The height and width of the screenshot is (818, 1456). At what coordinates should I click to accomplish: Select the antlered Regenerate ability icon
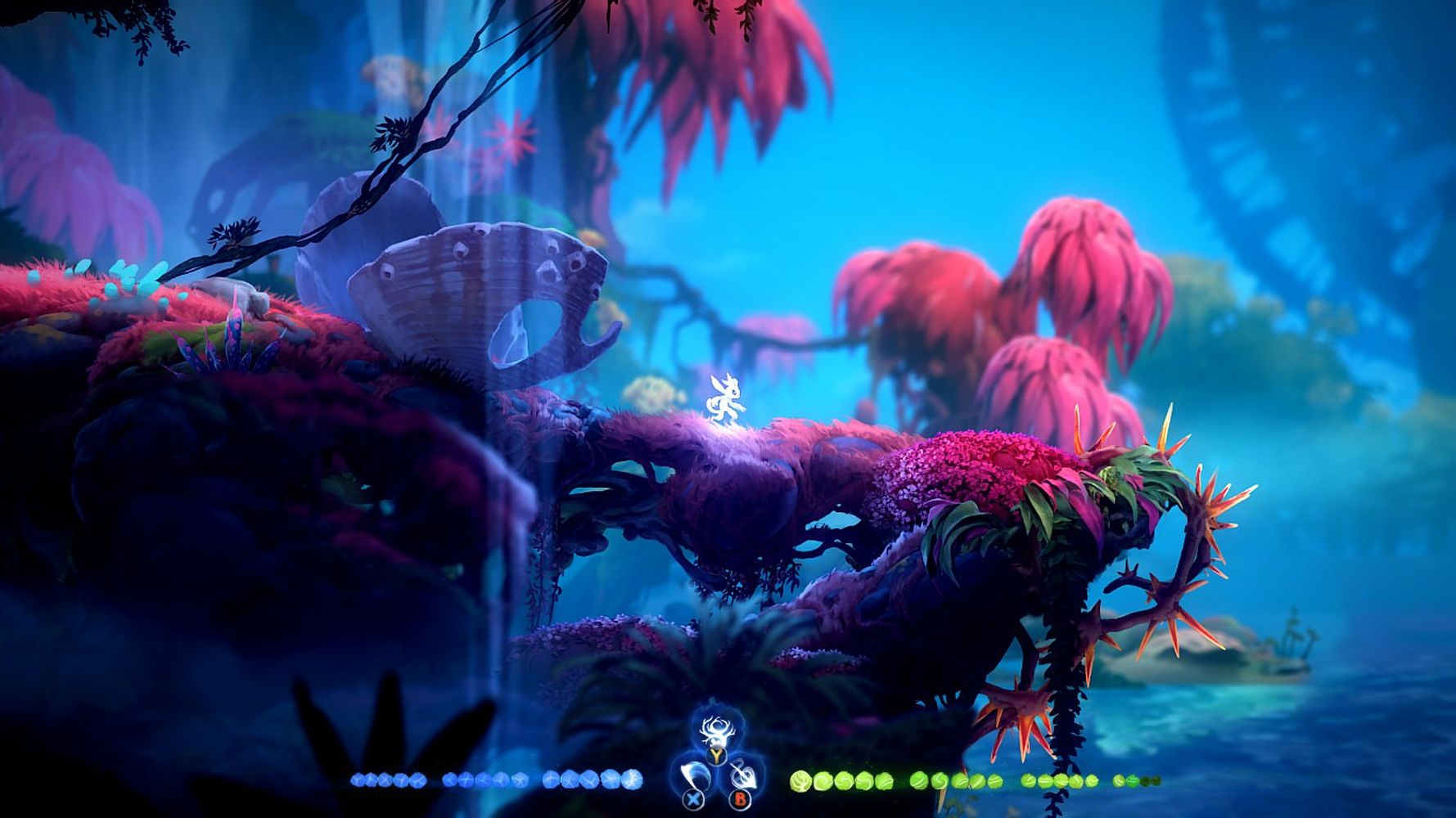click(x=717, y=733)
